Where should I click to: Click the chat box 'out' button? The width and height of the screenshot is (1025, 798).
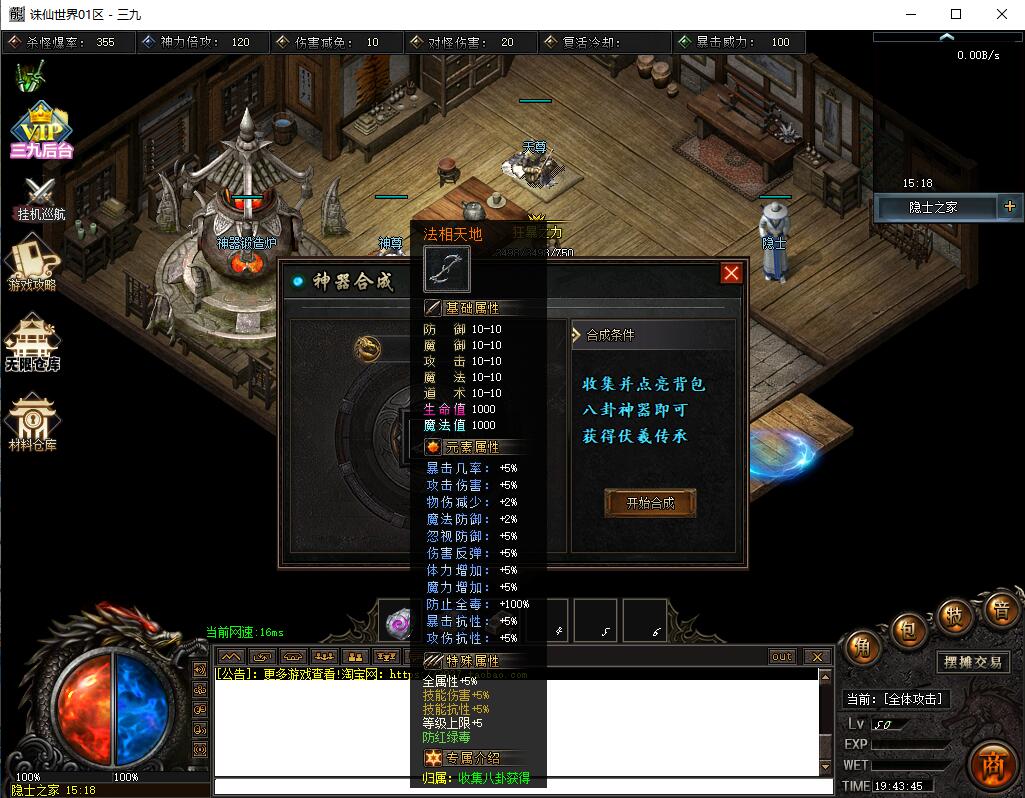tap(782, 657)
